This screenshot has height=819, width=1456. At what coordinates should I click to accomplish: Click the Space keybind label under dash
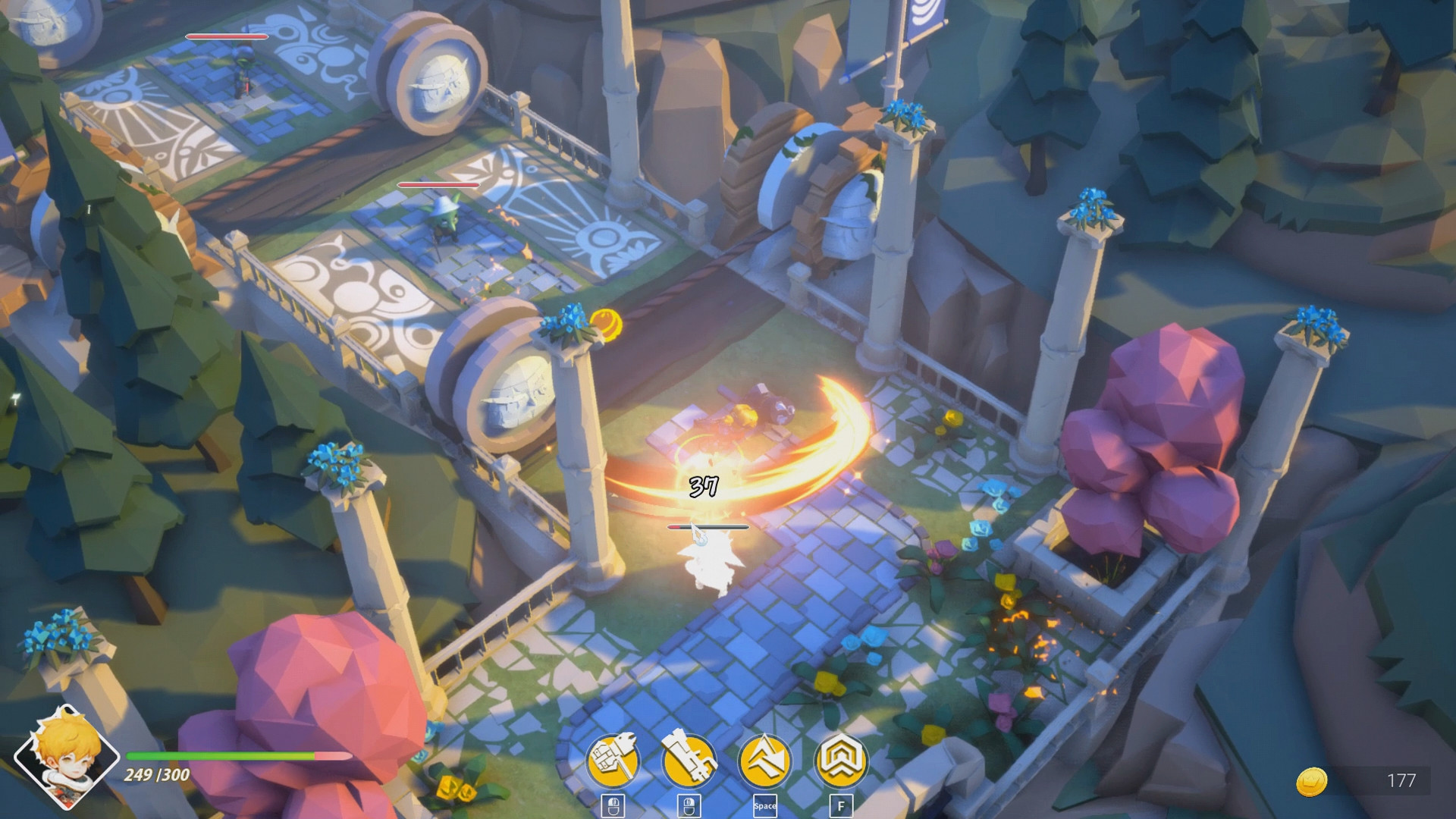[x=767, y=805]
